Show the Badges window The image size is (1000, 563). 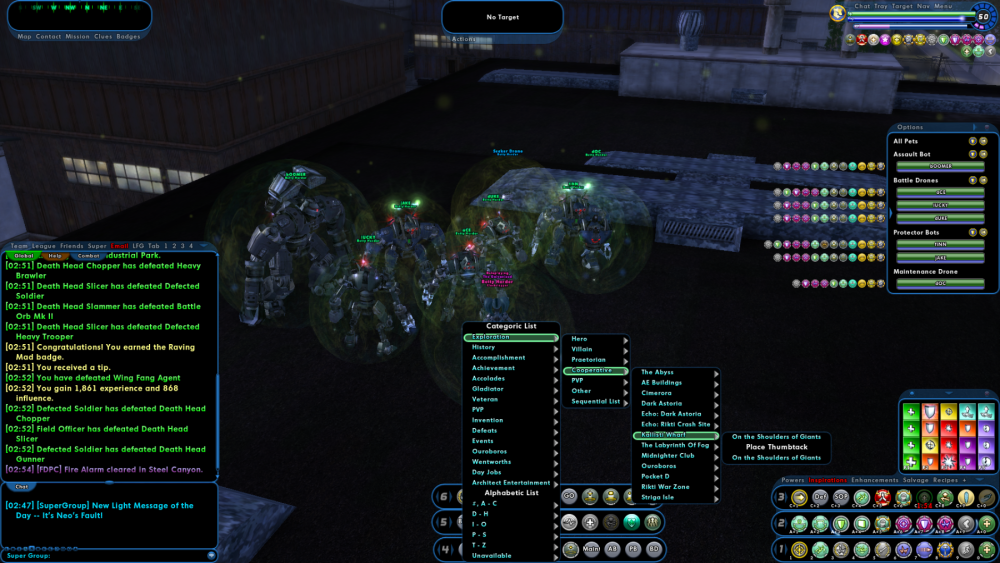click(129, 36)
